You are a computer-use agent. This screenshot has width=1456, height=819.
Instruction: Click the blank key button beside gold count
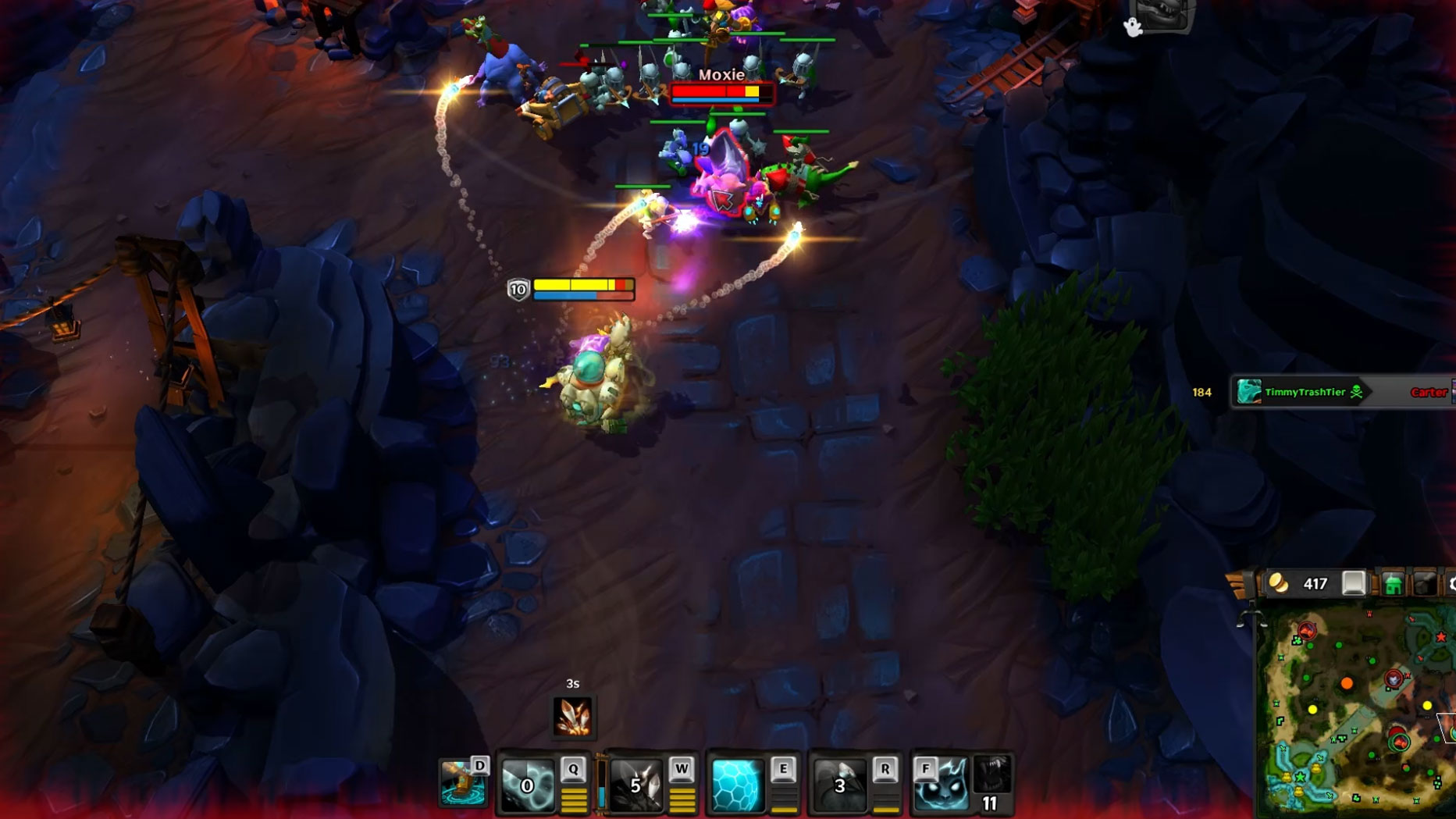pos(1354,584)
